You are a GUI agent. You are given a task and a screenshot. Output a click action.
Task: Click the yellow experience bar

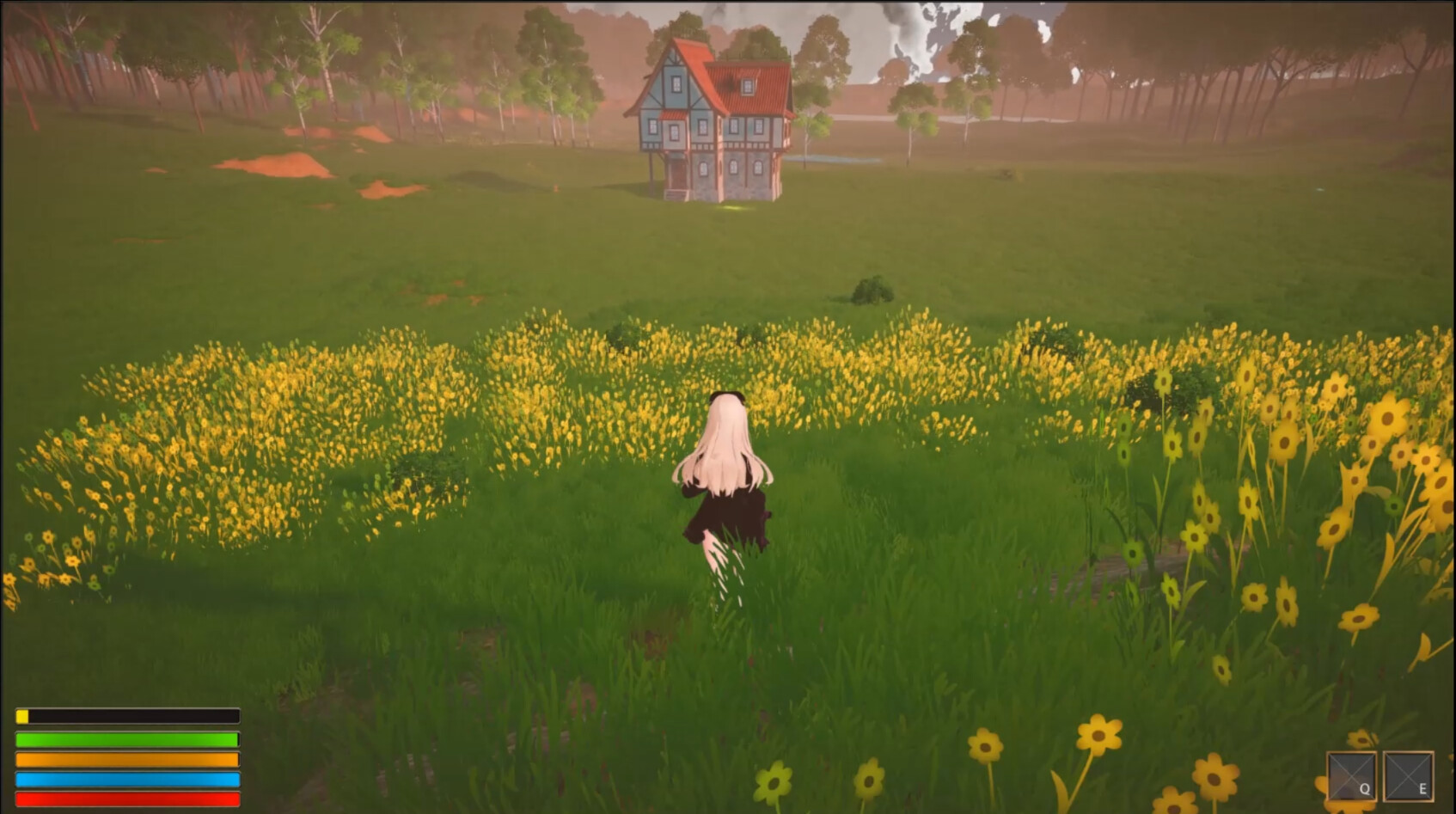pos(129,715)
